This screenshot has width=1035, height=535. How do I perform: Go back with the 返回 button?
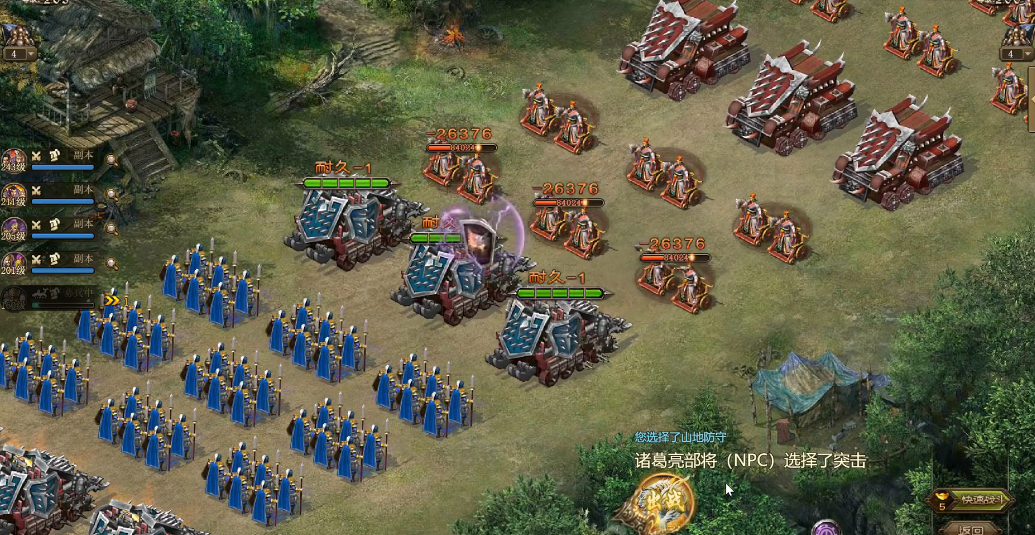969,529
